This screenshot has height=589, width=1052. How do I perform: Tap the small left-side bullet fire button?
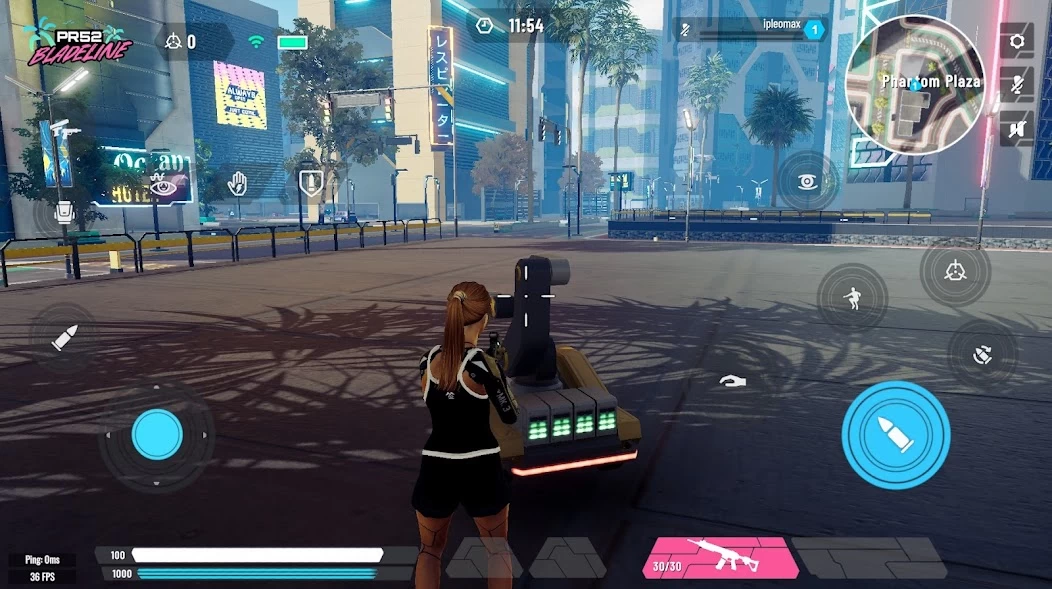(x=64, y=337)
